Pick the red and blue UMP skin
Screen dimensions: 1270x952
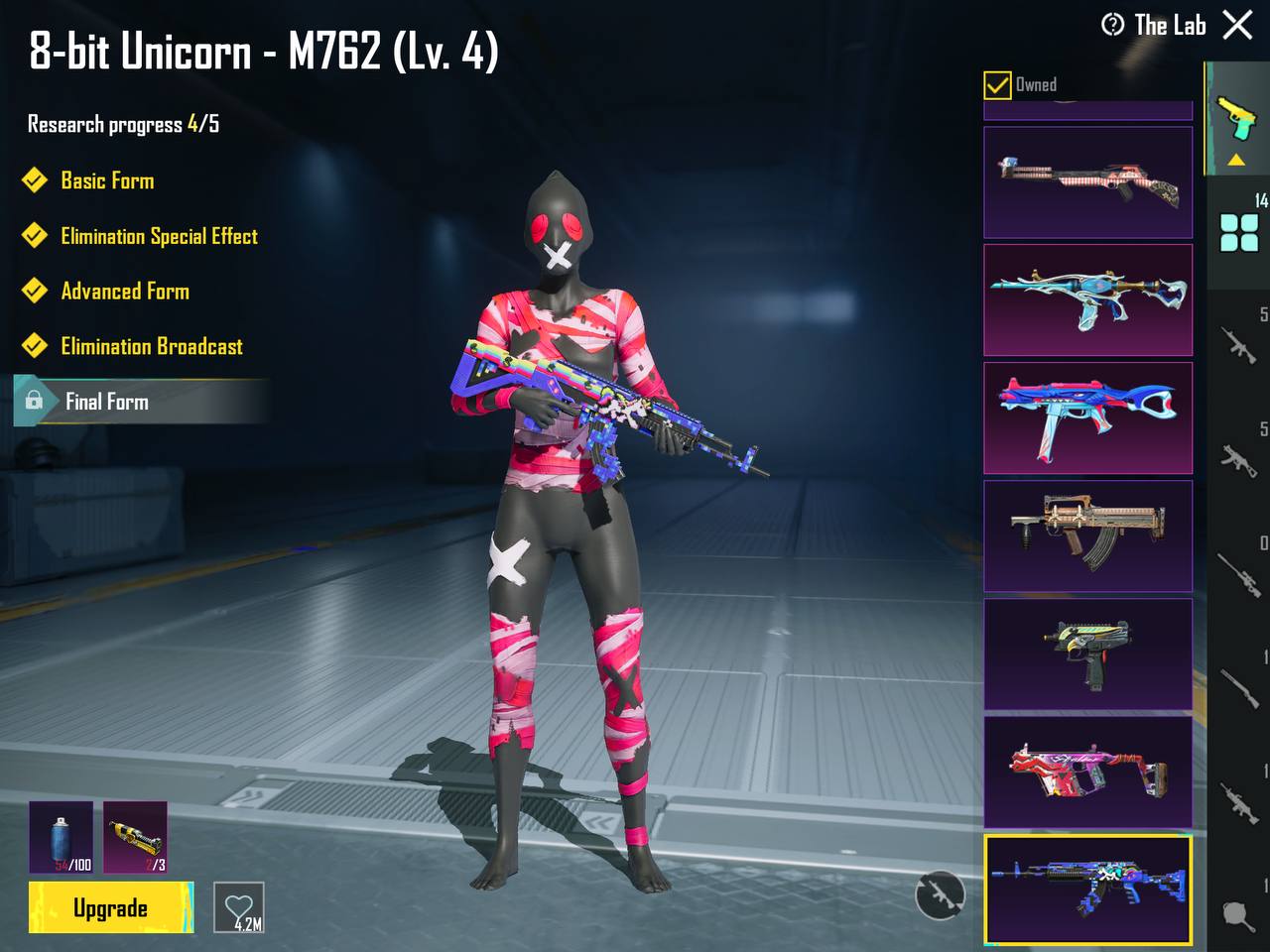point(1087,417)
